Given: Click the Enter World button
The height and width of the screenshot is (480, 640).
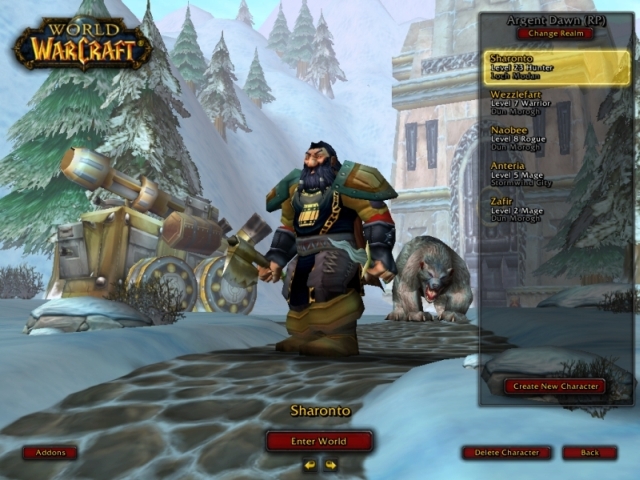Looking at the screenshot, I should pos(319,441).
